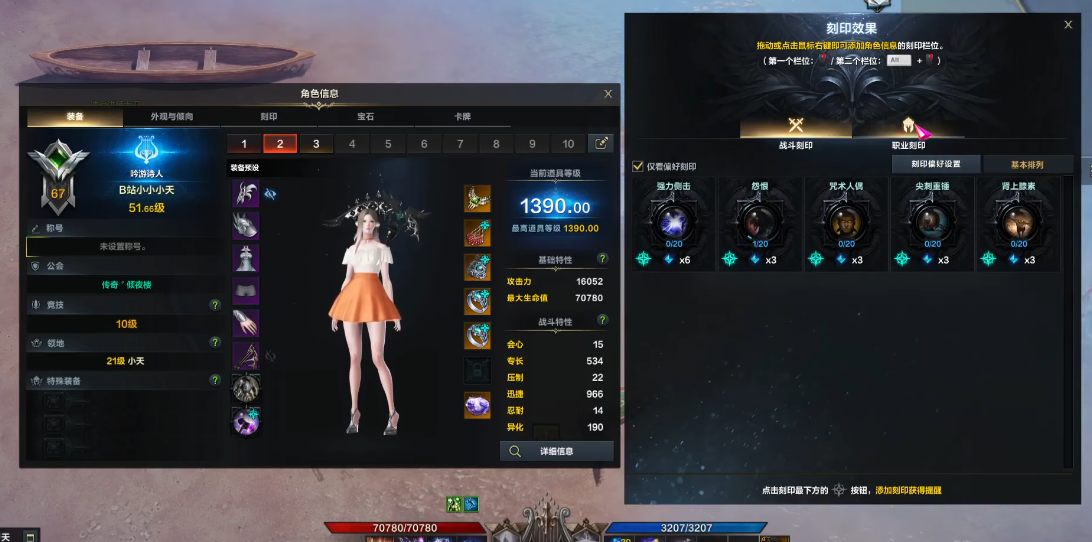Screen dimensions: 1092x542
Task: Switch to the 外观与倾向 tab
Action: 171,117
